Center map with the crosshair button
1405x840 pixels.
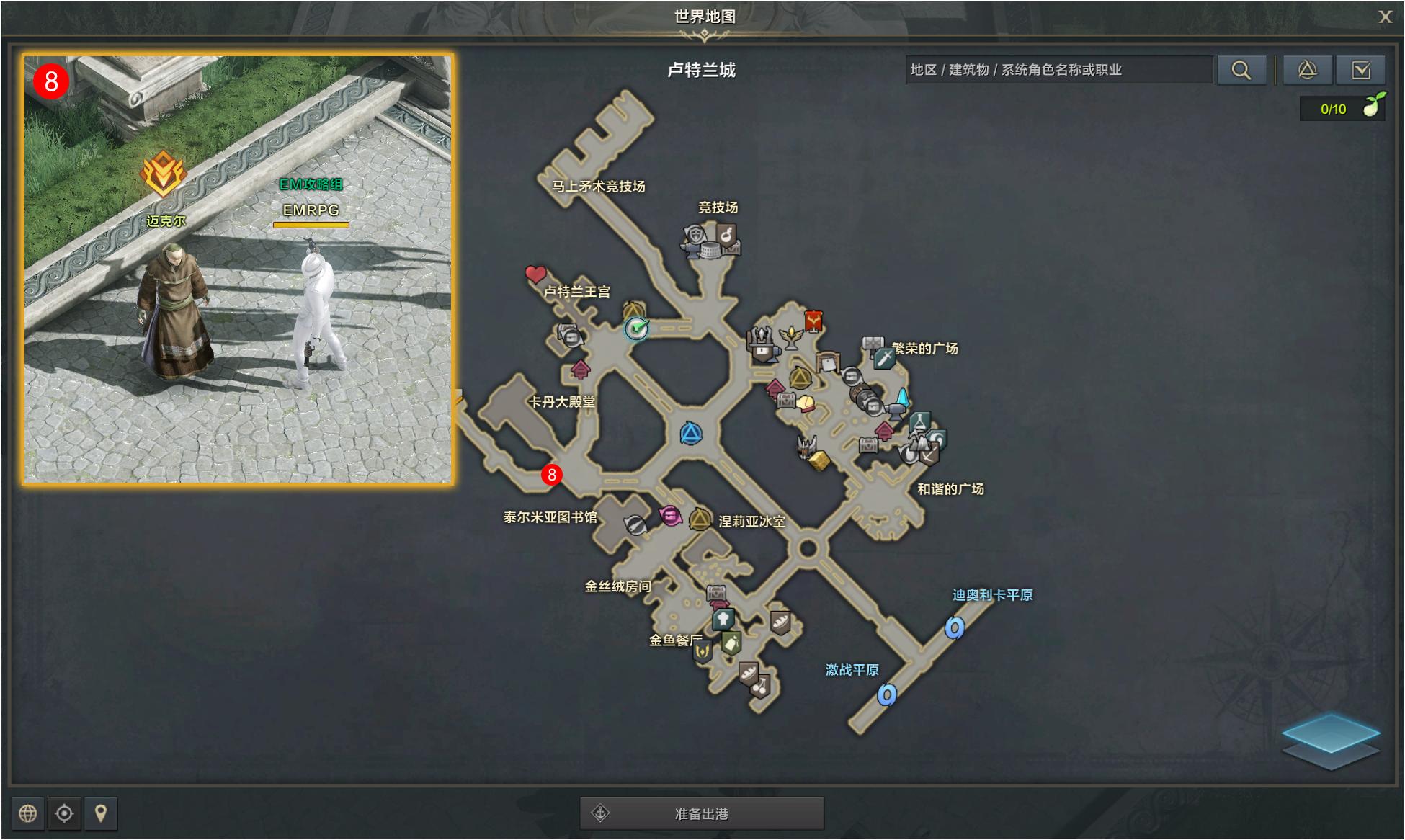64,813
